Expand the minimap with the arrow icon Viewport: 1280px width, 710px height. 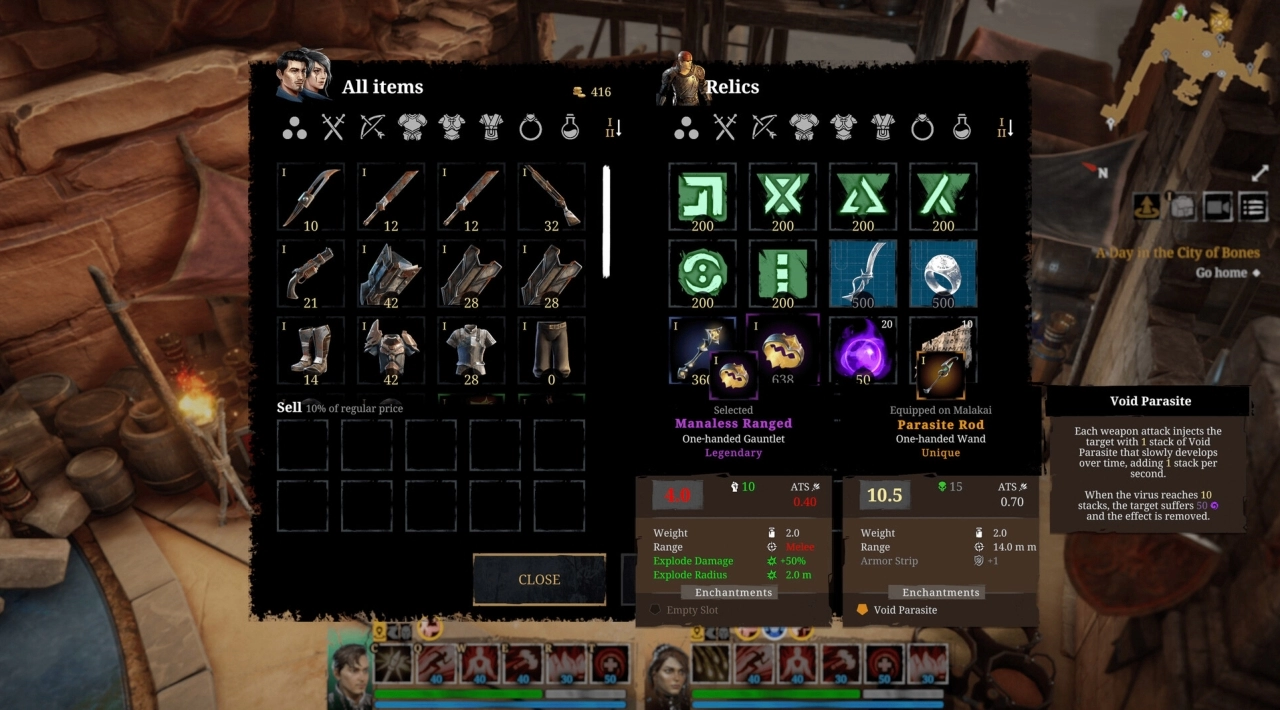pos(1259,173)
